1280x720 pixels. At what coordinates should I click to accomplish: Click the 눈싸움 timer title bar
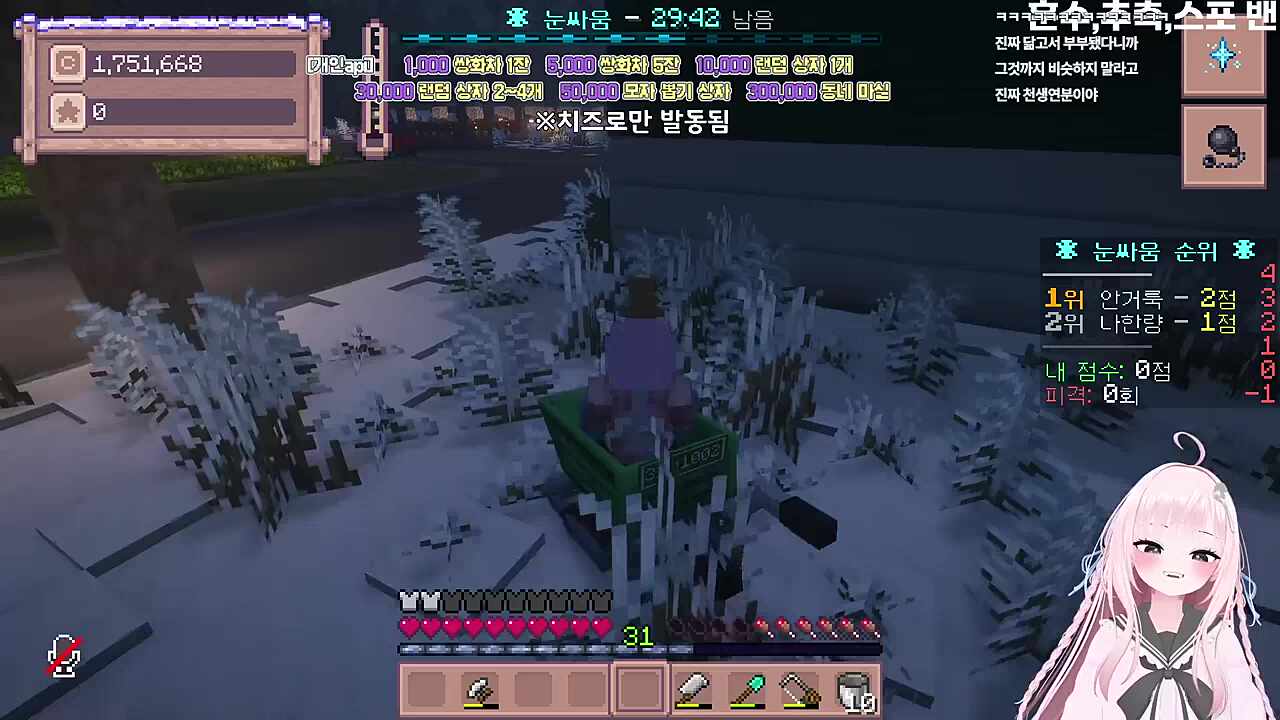tap(640, 19)
